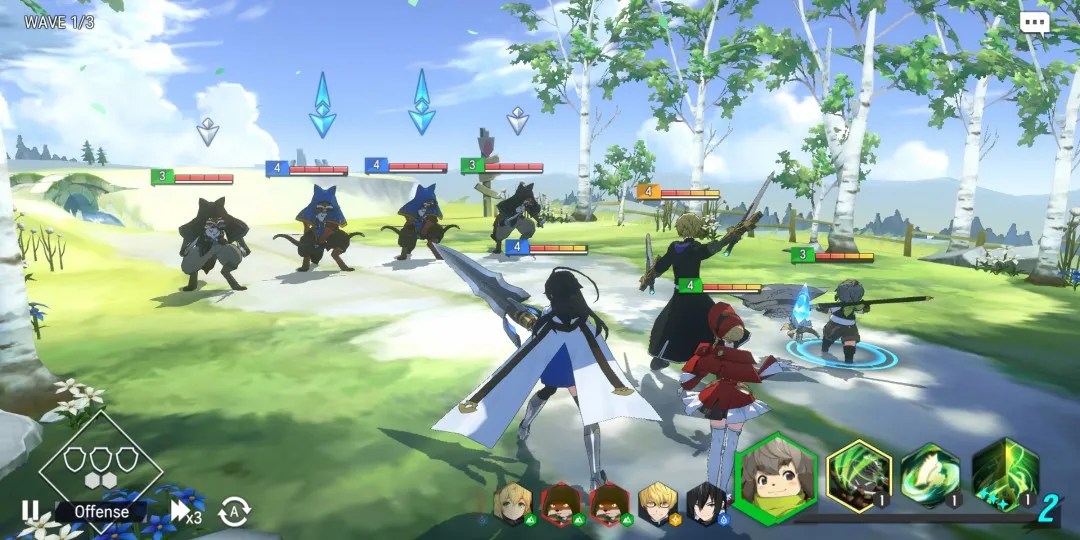
Task: Toggle the Offense formation stance
Action: pyautogui.click(x=100, y=511)
